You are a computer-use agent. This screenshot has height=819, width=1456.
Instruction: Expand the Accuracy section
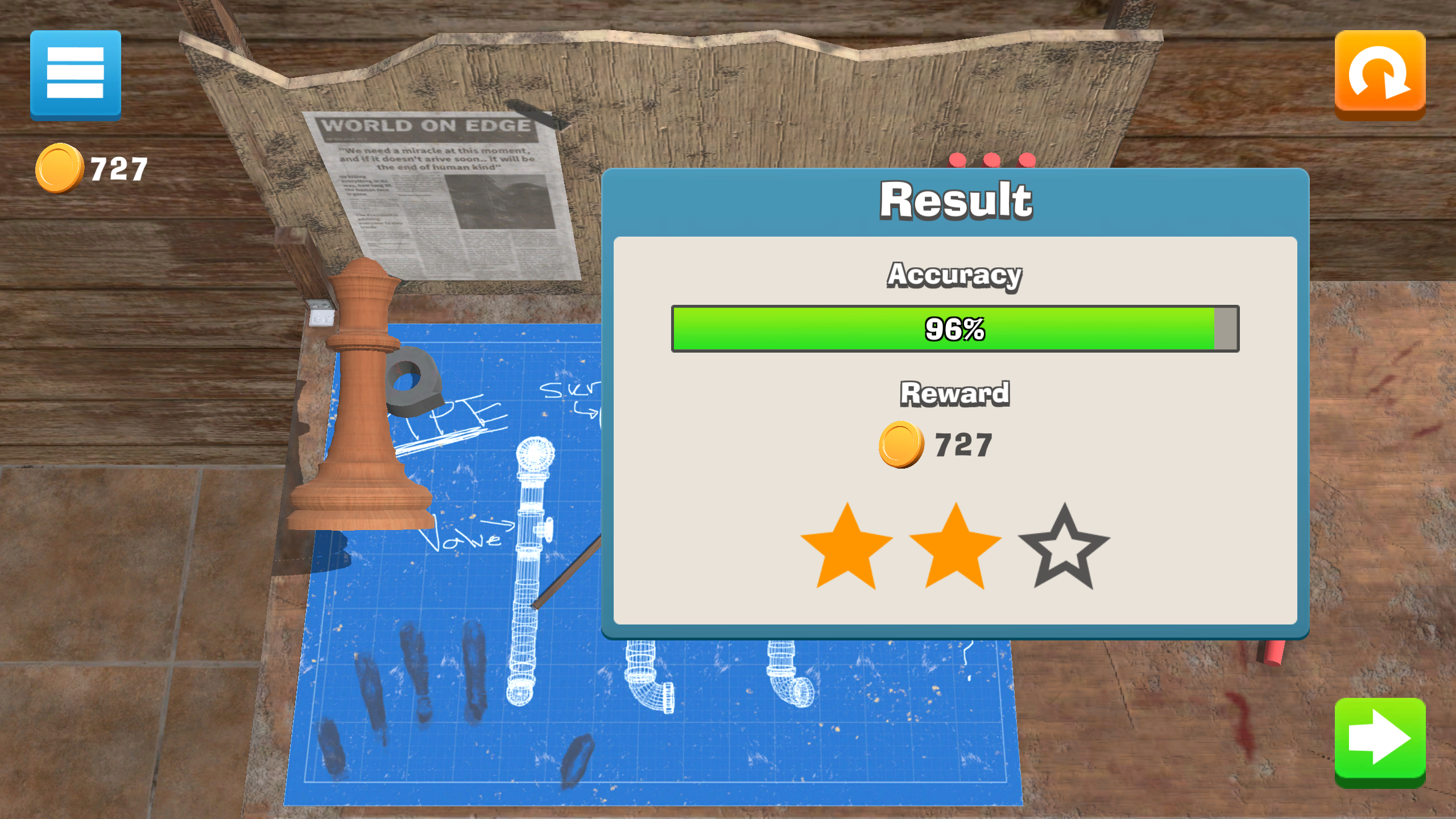[955, 275]
